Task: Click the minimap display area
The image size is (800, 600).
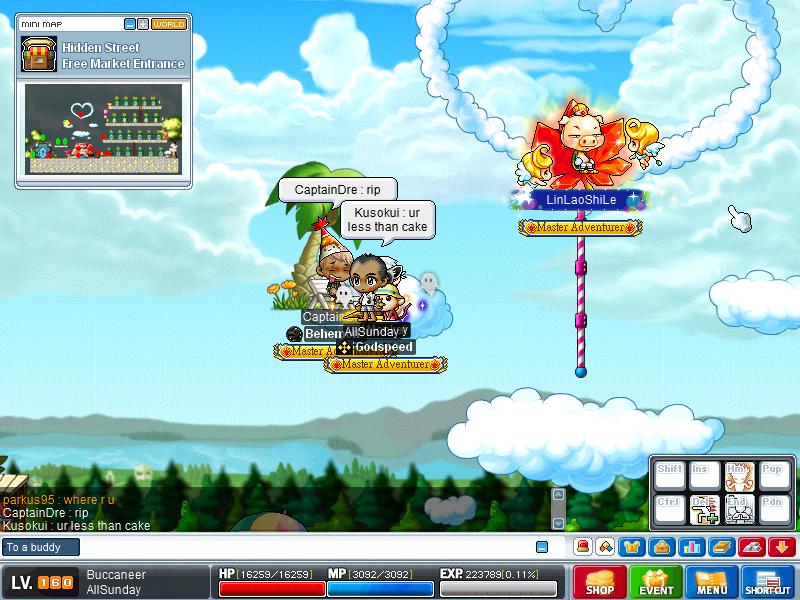Action: pyautogui.click(x=103, y=128)
